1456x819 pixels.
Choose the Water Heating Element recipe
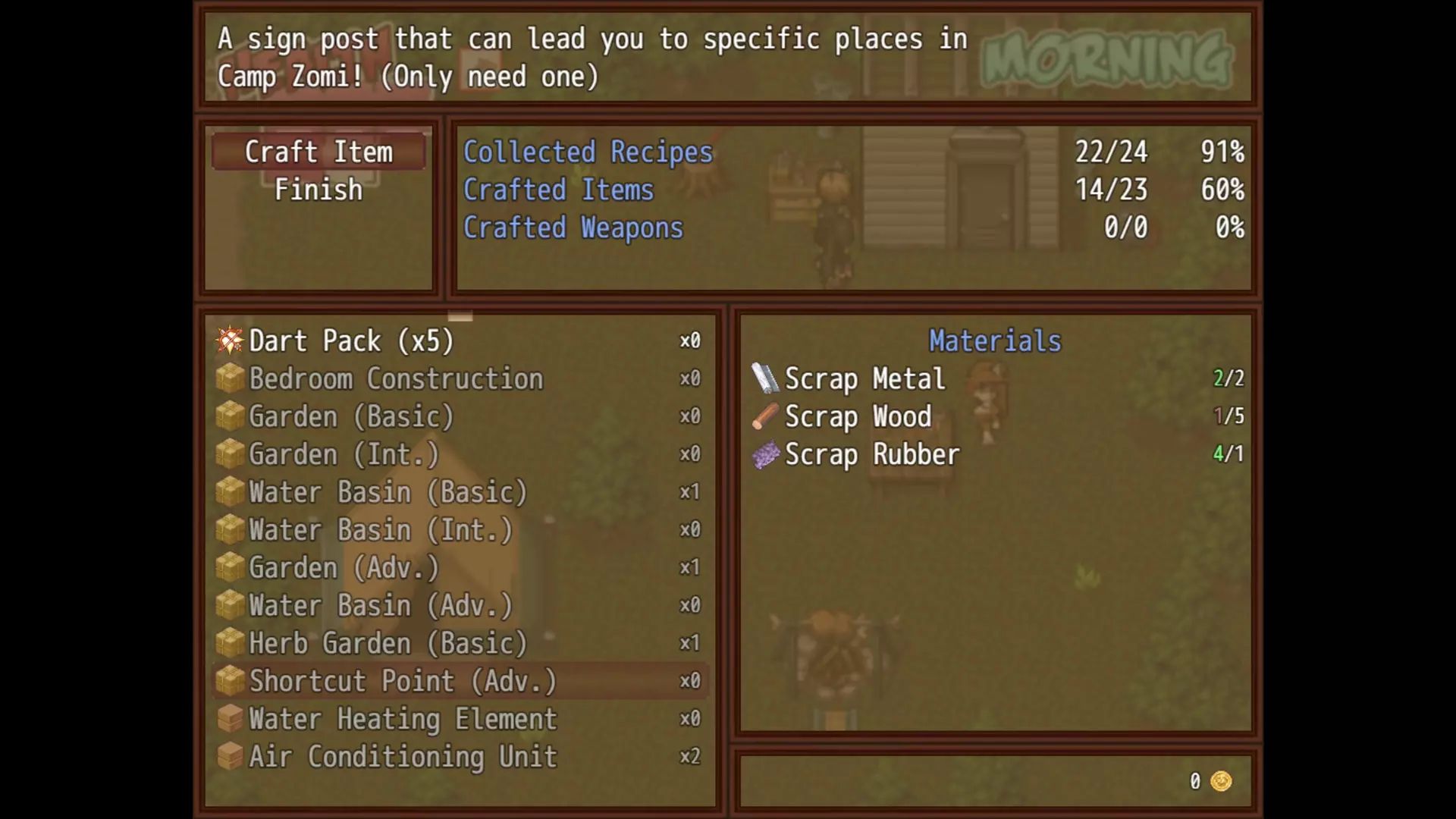(x=403, y=719)
